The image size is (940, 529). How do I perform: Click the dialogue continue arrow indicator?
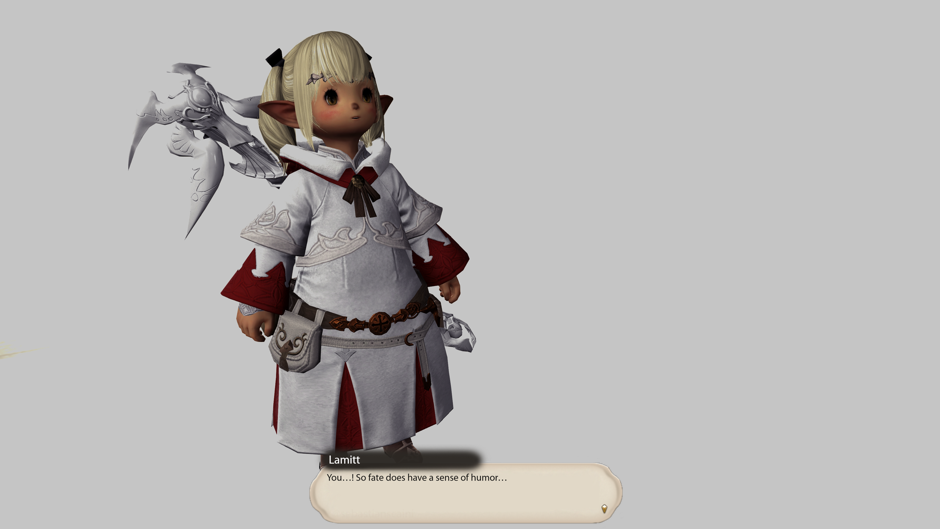tap(603, 510)
